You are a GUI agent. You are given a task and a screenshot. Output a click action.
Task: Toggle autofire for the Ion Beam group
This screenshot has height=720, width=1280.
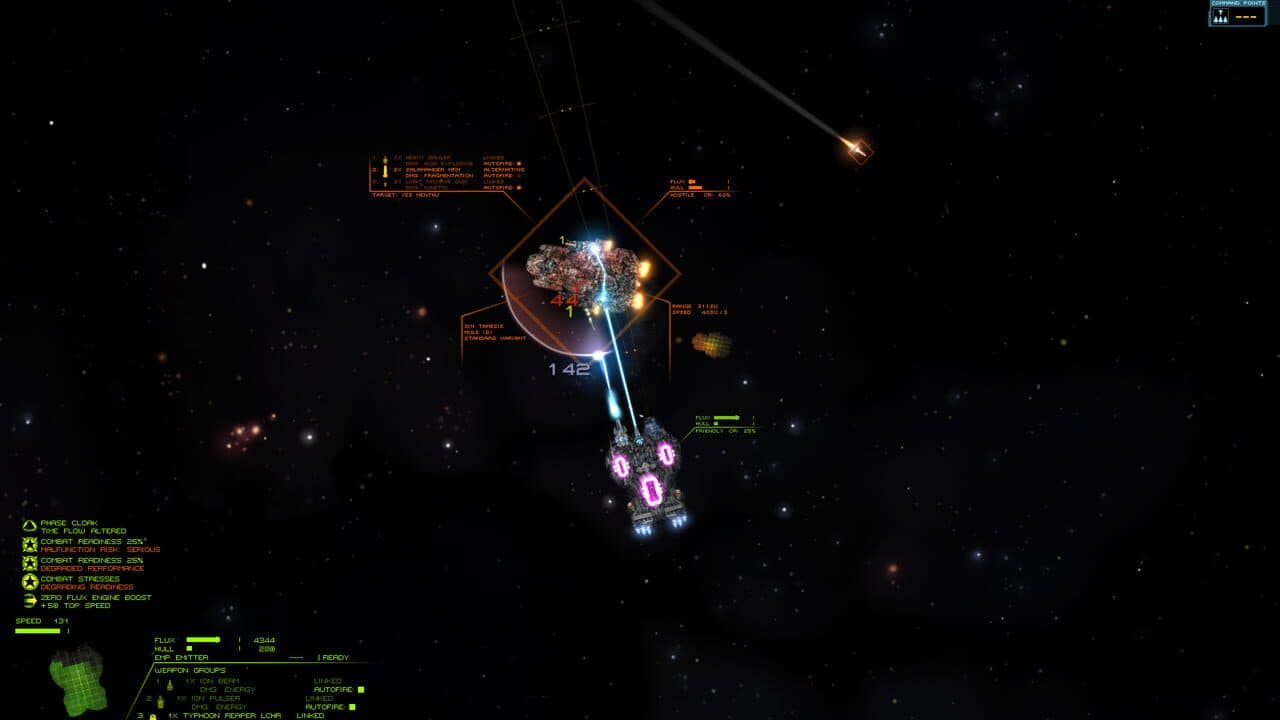pyautogui.click(x=361, y=689)
